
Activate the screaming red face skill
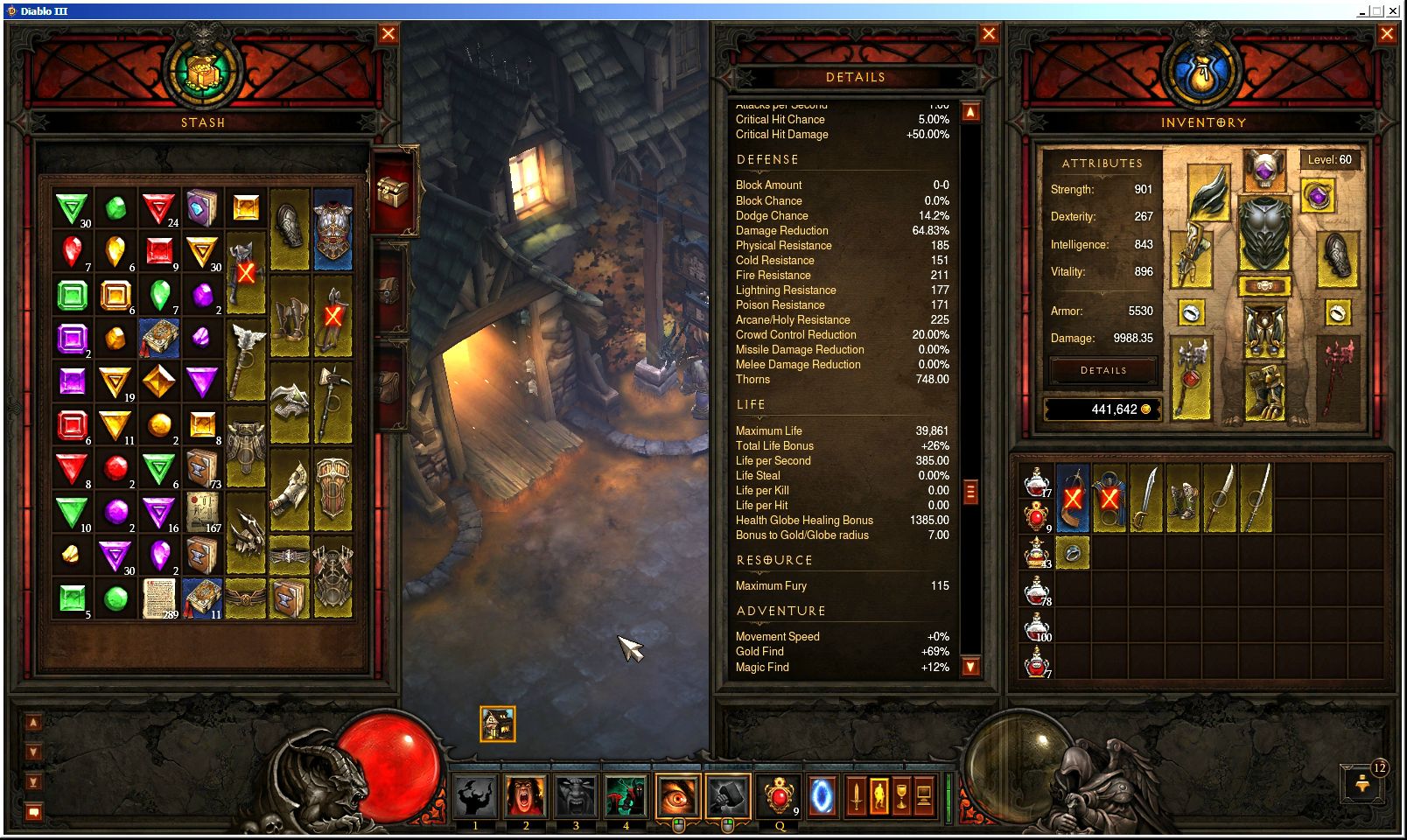click(526, 797)
